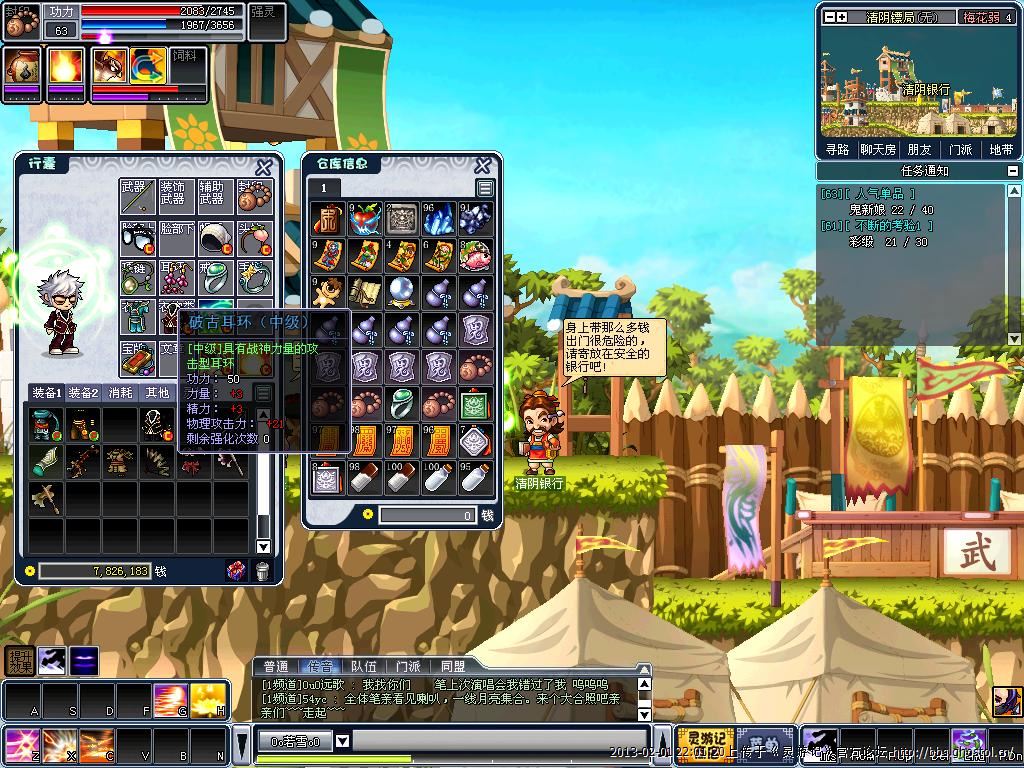1024x768 pixels.
Task: Open the 门派 sect panel
Action: coord(960,149)
